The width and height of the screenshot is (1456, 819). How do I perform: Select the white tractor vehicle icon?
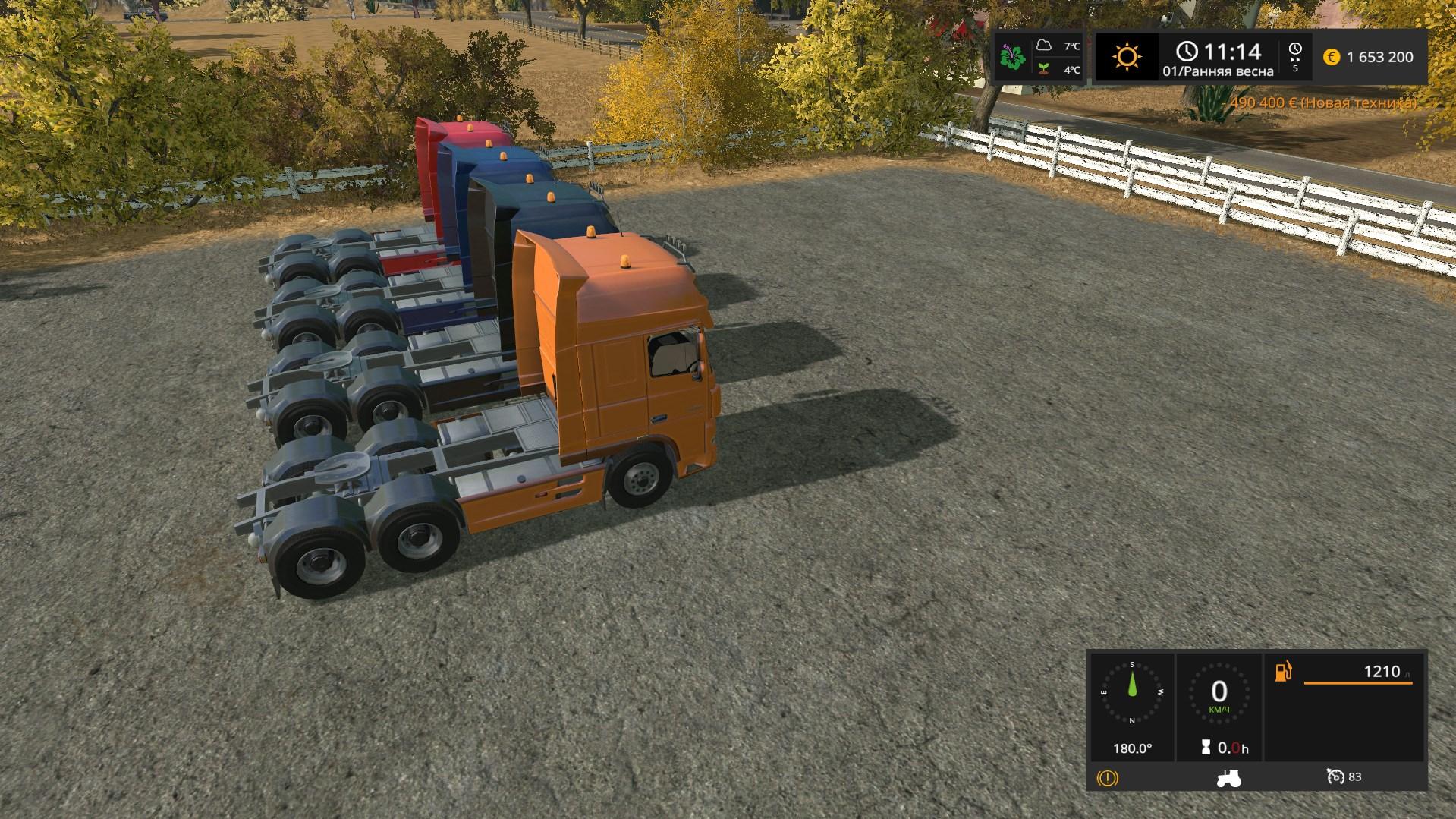(1228, 778)
